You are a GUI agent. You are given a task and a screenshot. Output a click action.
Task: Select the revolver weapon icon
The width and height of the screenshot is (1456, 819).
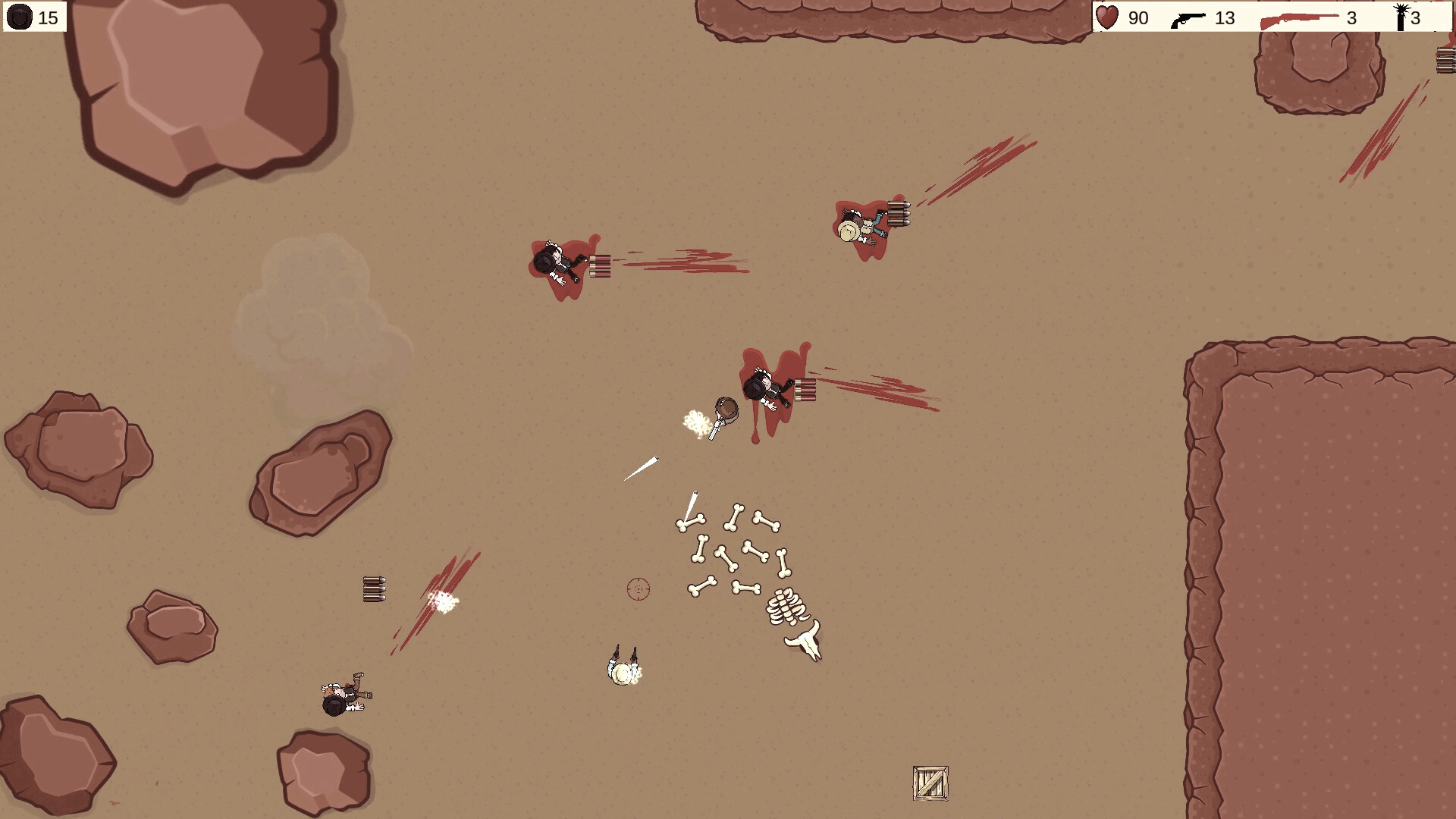[1188, 19]
